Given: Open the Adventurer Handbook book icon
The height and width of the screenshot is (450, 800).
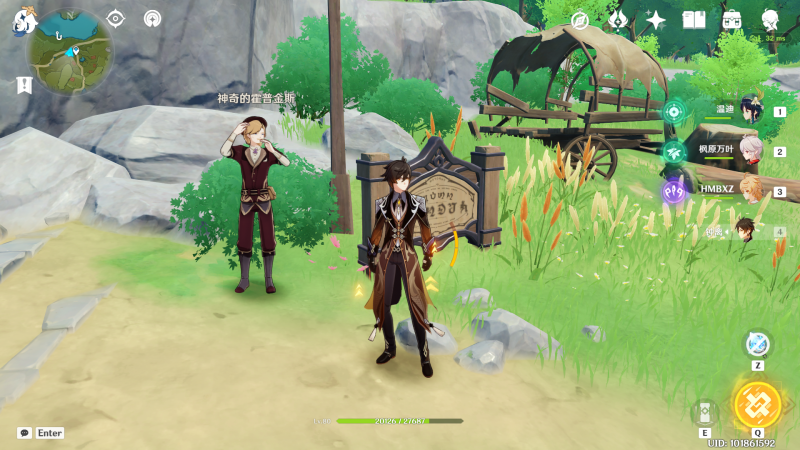Looking at the screenshot, I should pos(694,20).
